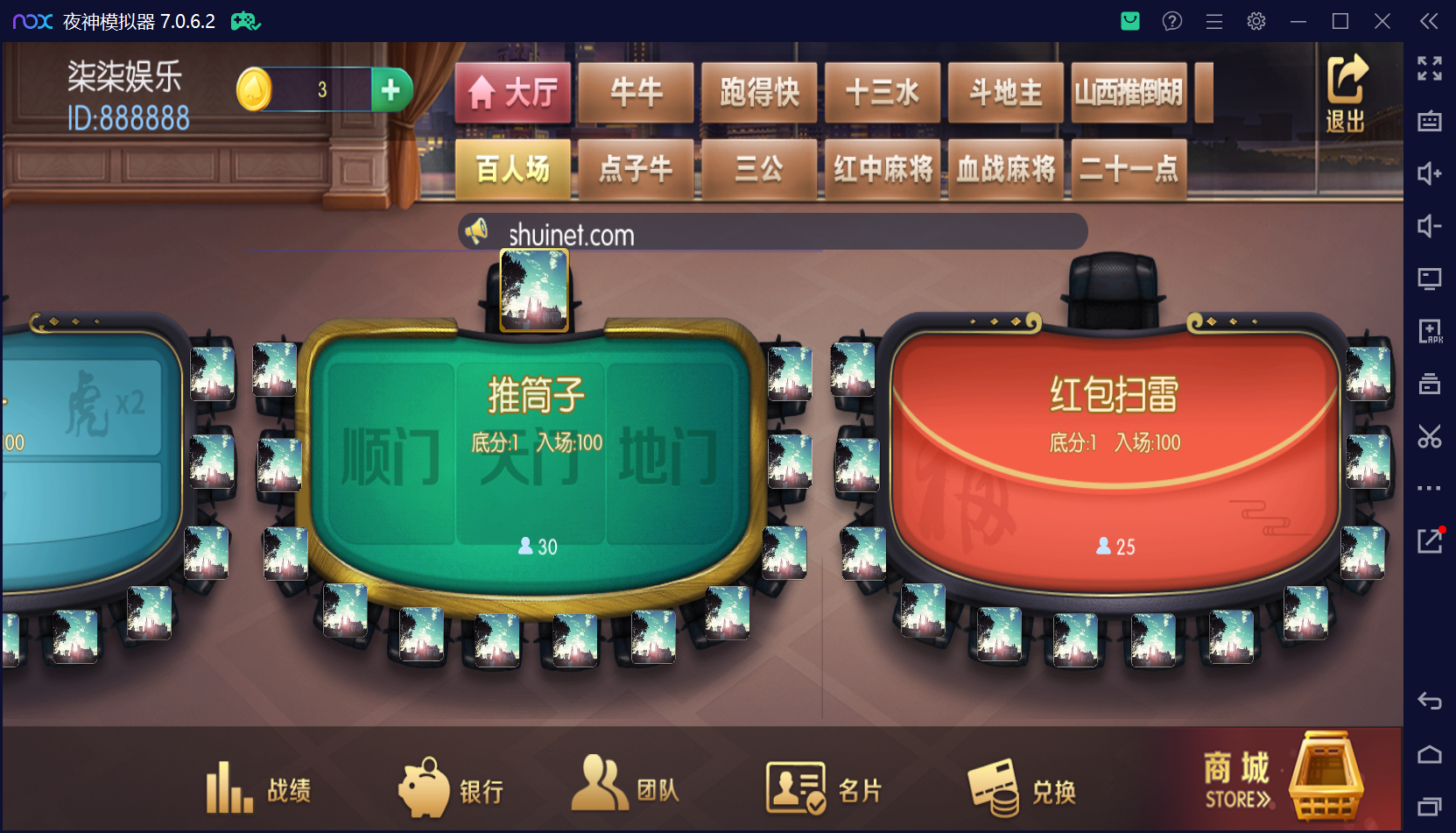The width and height of the screenshot is (1456, 833).
Task: Click the scissors icon in the emulator sidebar
Action: pyautogui.click(x=1429, y=436)
